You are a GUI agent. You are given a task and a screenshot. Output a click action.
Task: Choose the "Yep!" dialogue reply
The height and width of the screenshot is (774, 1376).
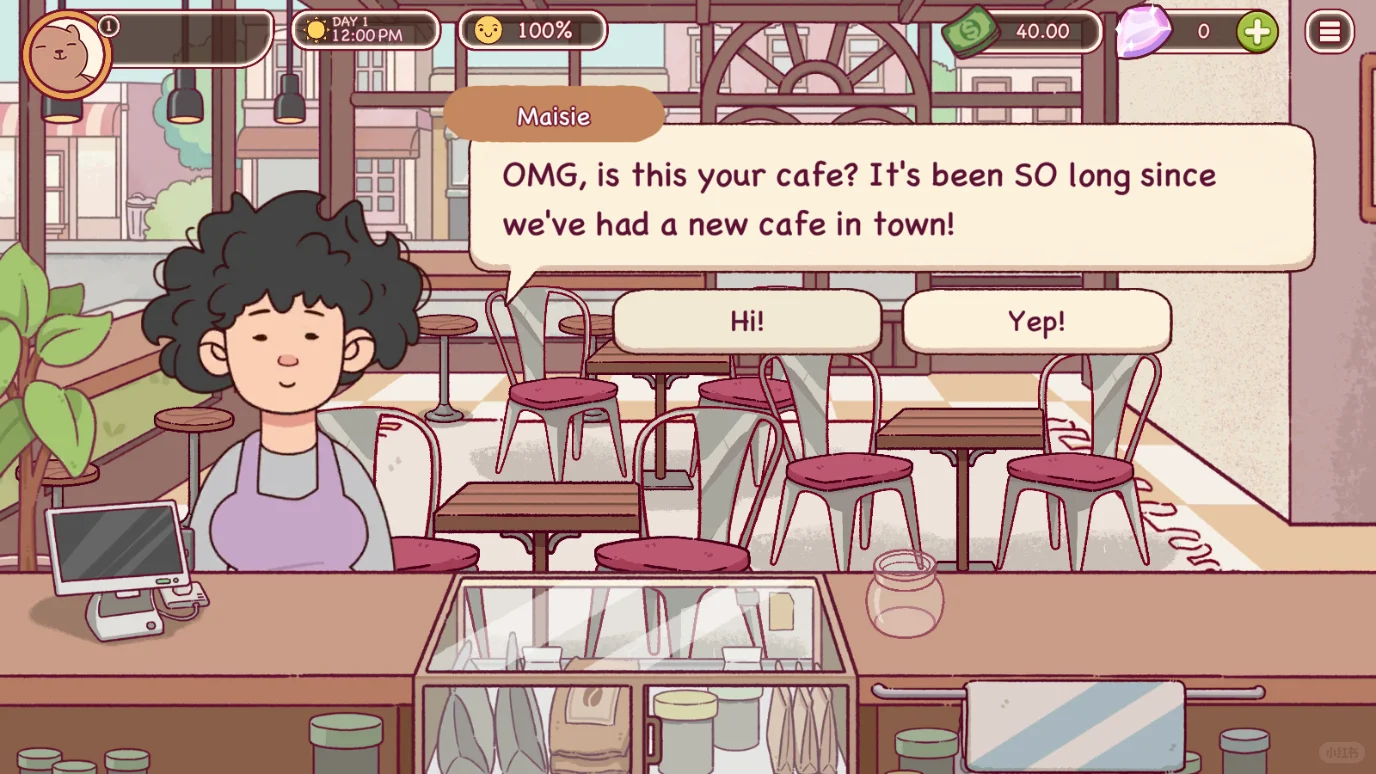pos(1036,322)
